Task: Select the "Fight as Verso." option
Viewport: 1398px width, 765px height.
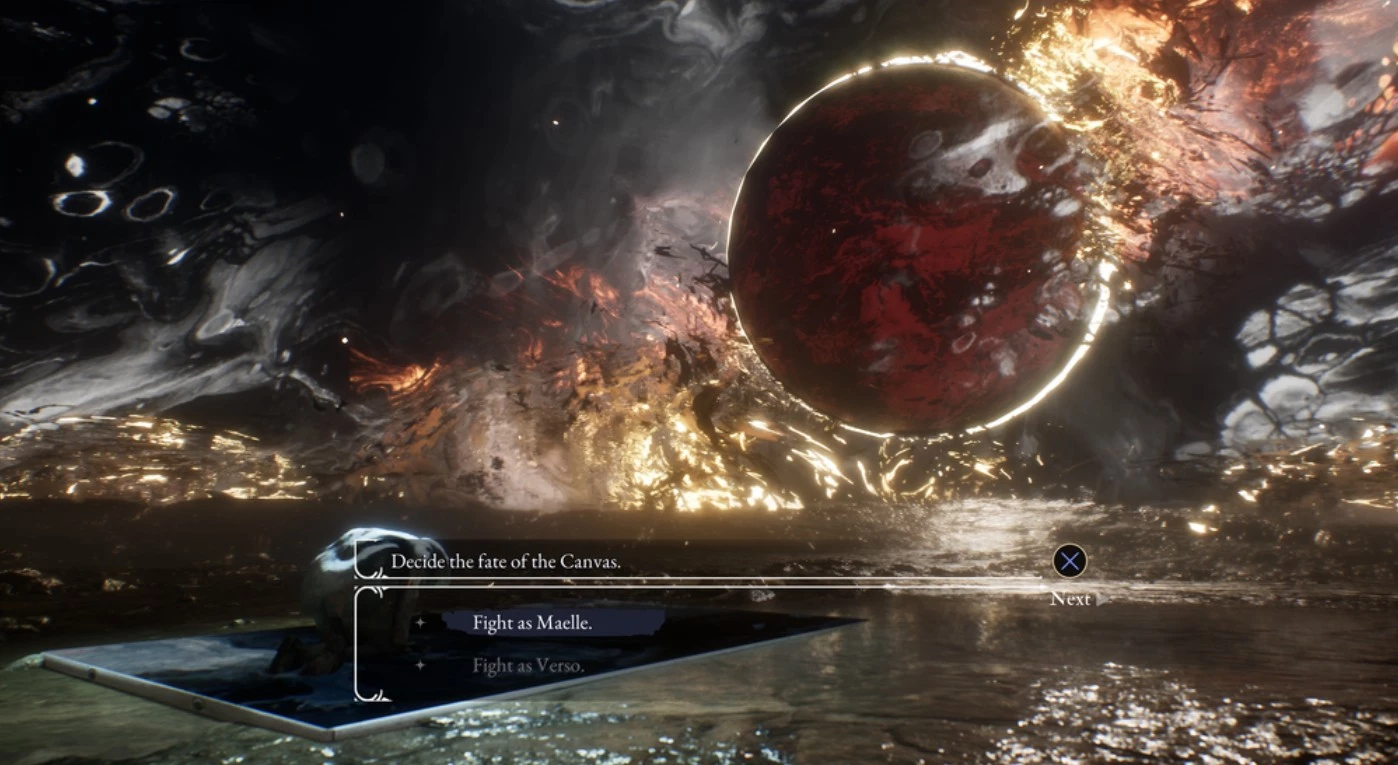Action: [x=528, y=665]
